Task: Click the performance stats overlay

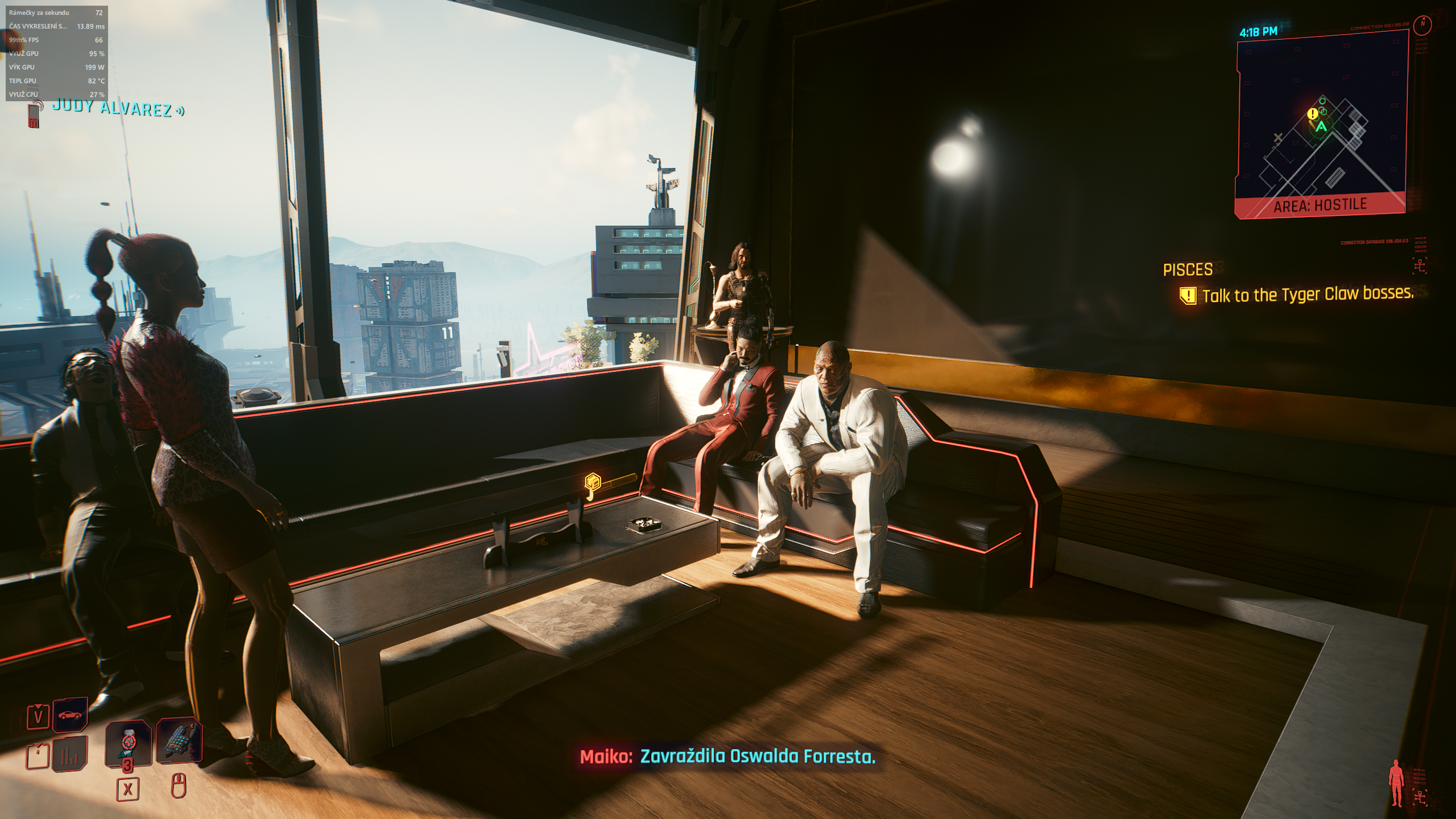Action: 57,53
